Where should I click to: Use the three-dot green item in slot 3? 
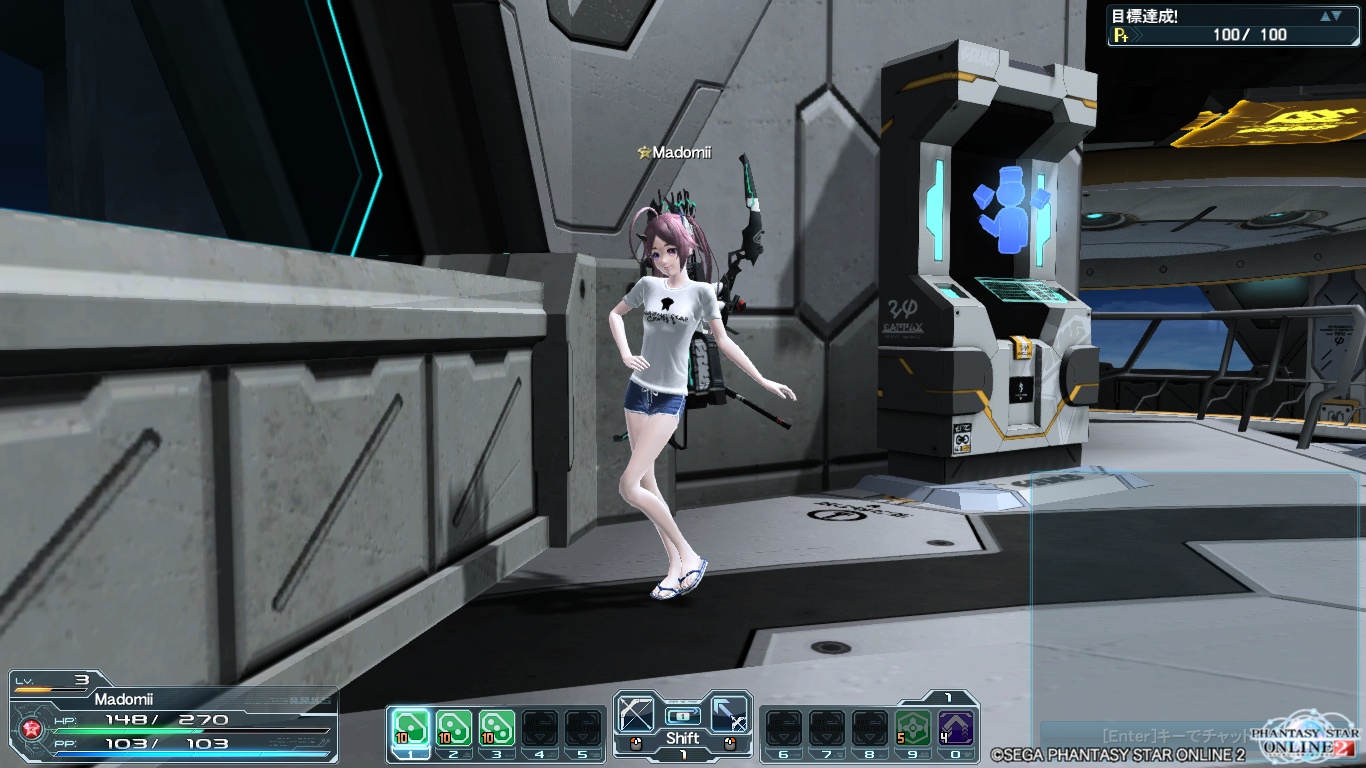496,728
